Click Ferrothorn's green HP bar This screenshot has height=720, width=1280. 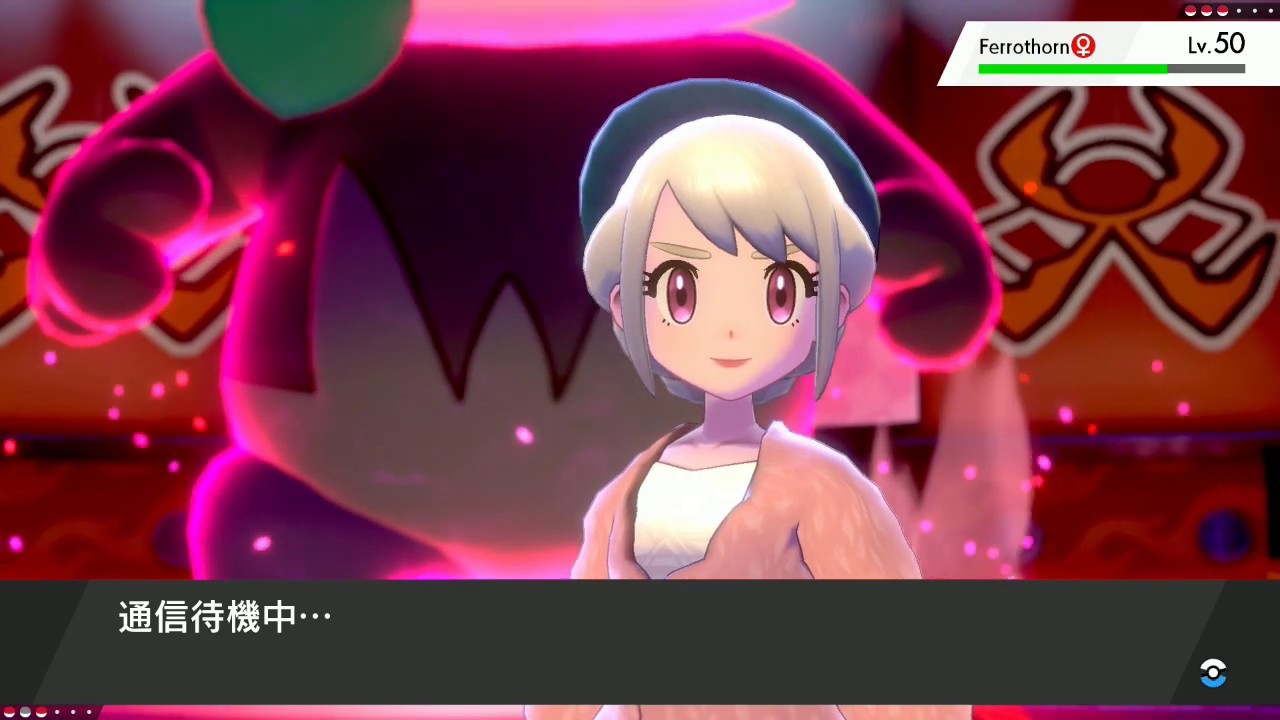point(1072,69)
